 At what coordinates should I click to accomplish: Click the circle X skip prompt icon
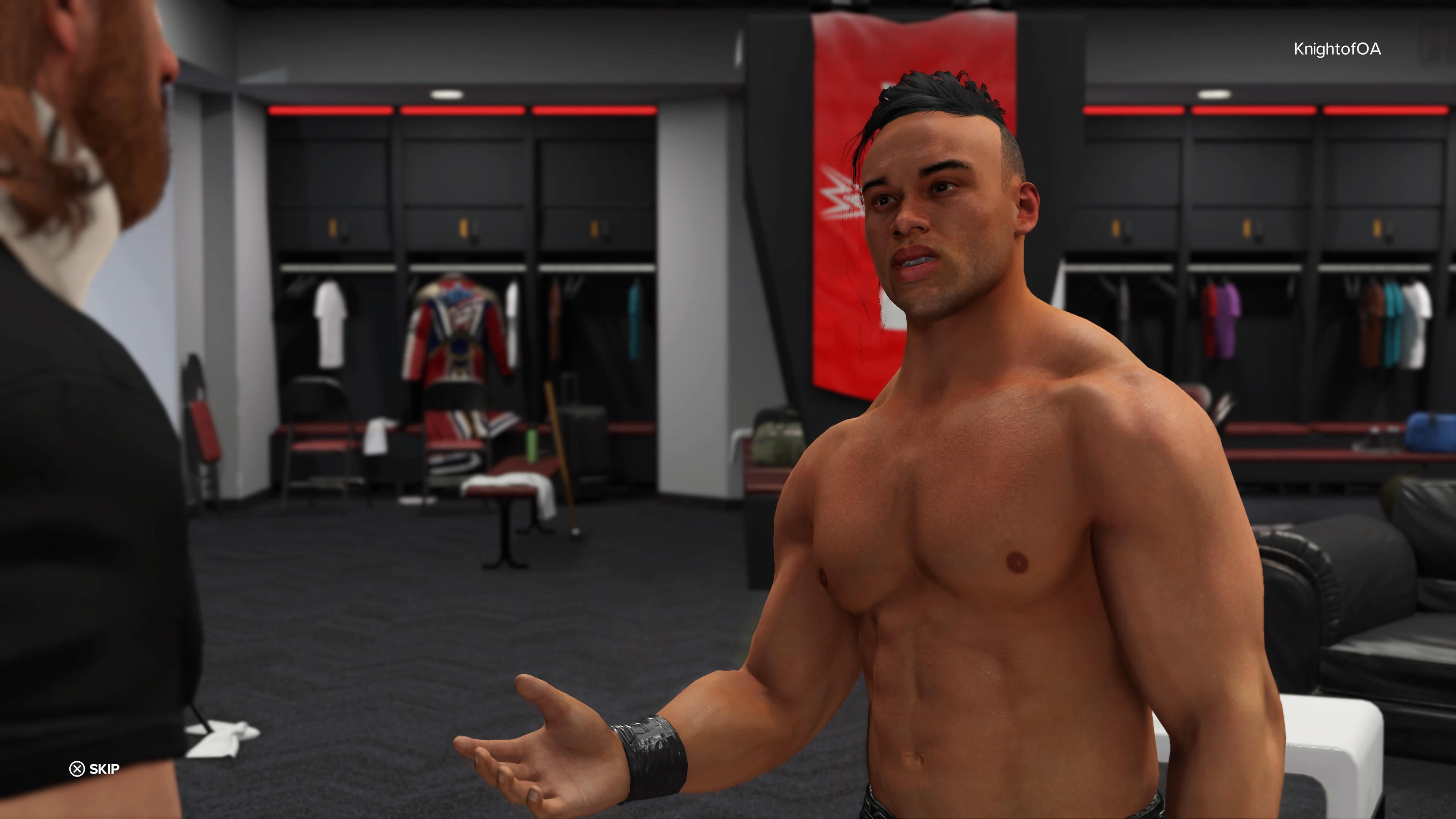(77, 768)
